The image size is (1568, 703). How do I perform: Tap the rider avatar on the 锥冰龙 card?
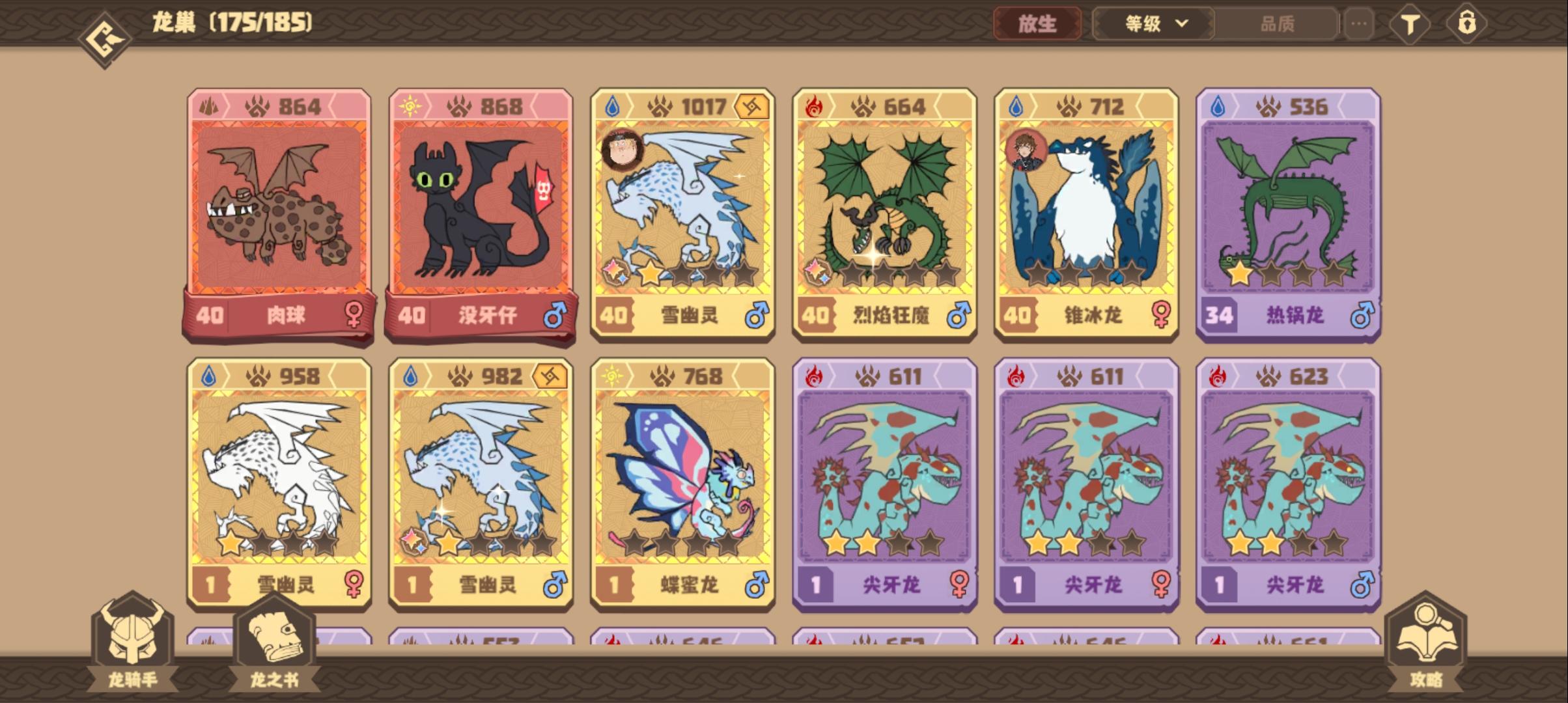1028,149
